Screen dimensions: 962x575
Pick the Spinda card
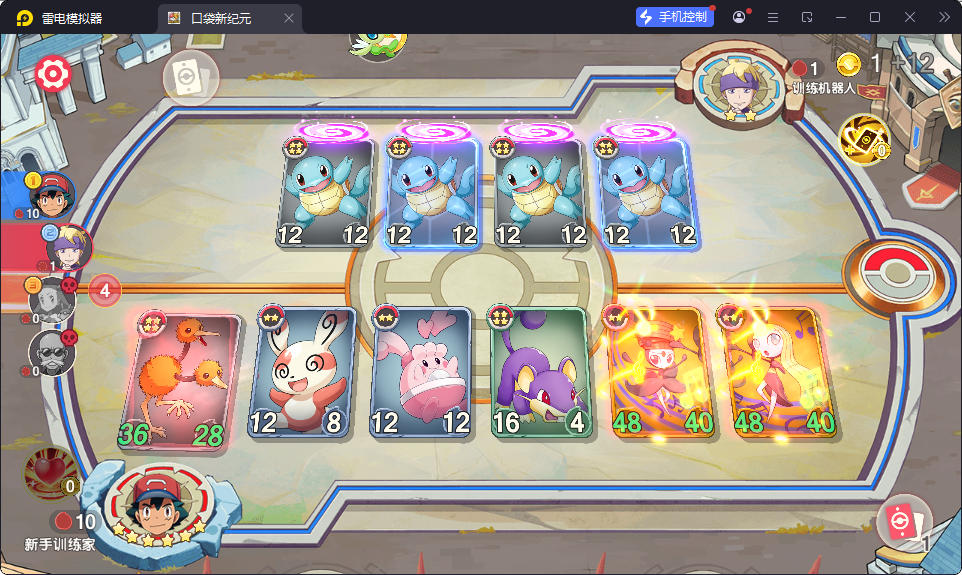[304, 374]
